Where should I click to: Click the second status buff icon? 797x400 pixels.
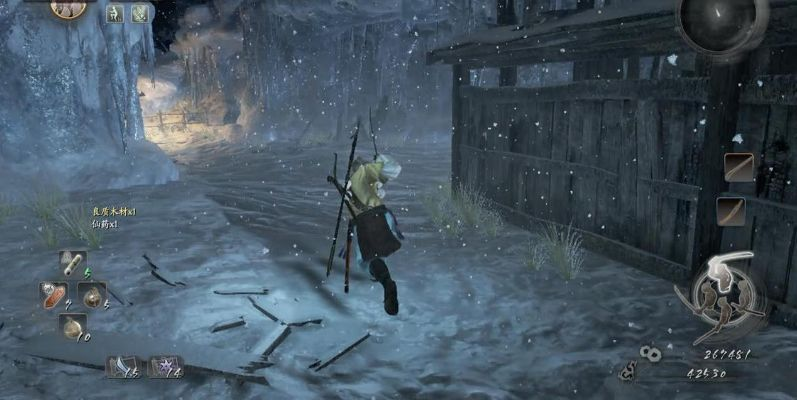coord(140,13)
